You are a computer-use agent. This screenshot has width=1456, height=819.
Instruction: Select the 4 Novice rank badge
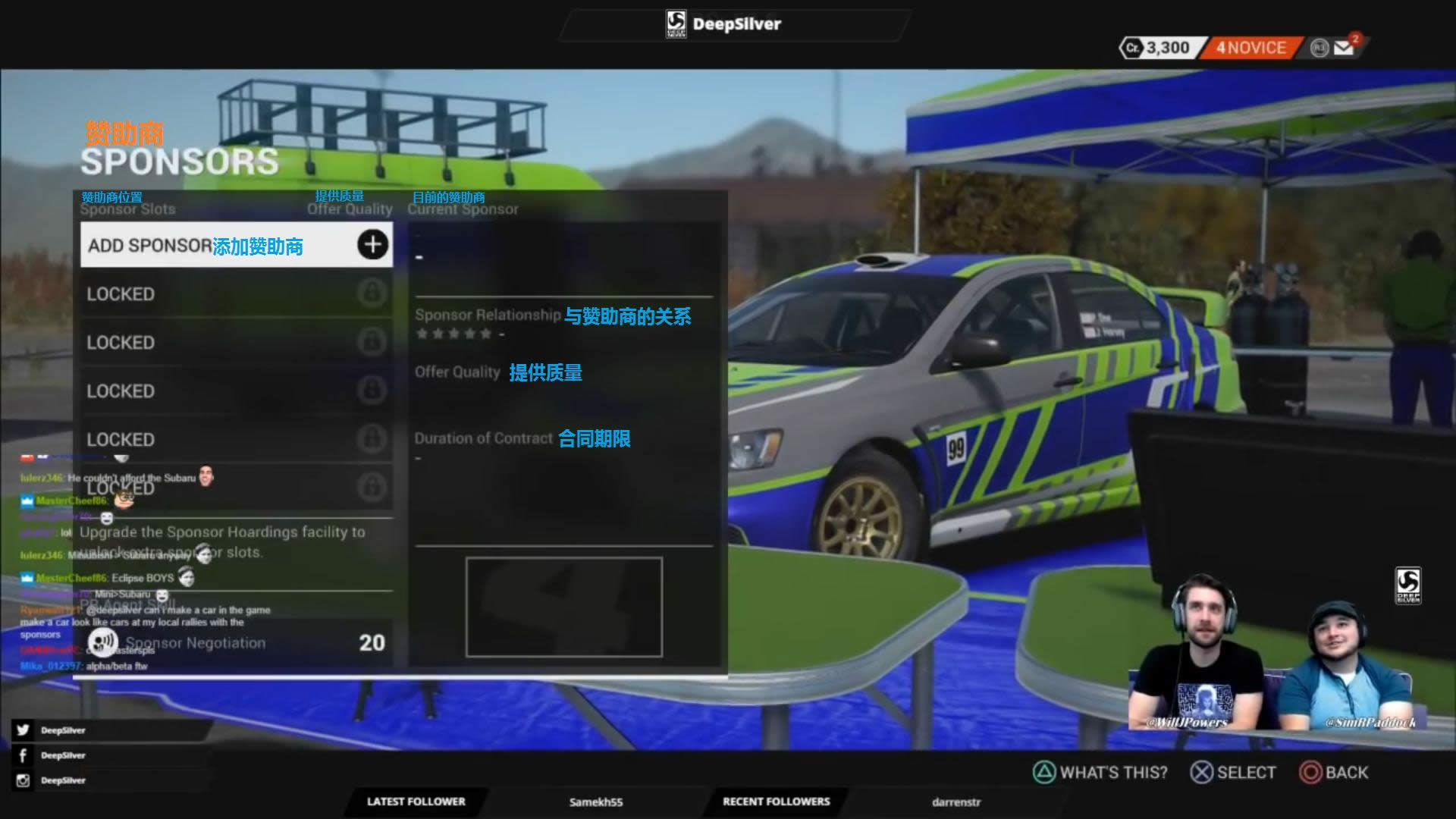click(x=1251, y=48)
